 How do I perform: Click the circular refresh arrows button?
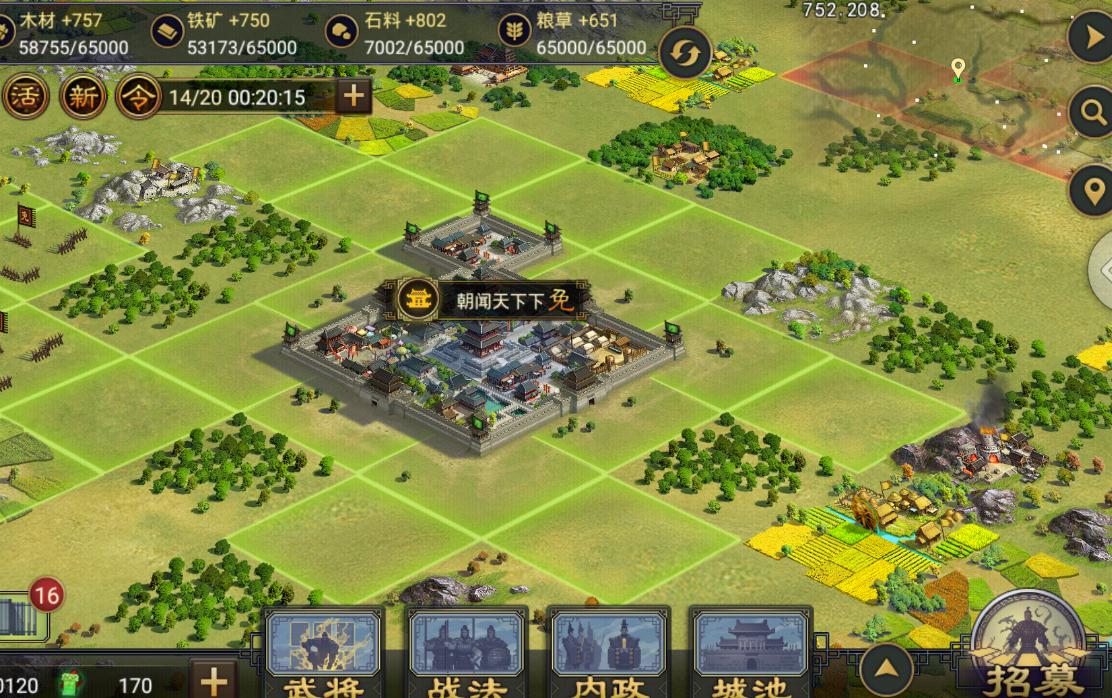685,54
